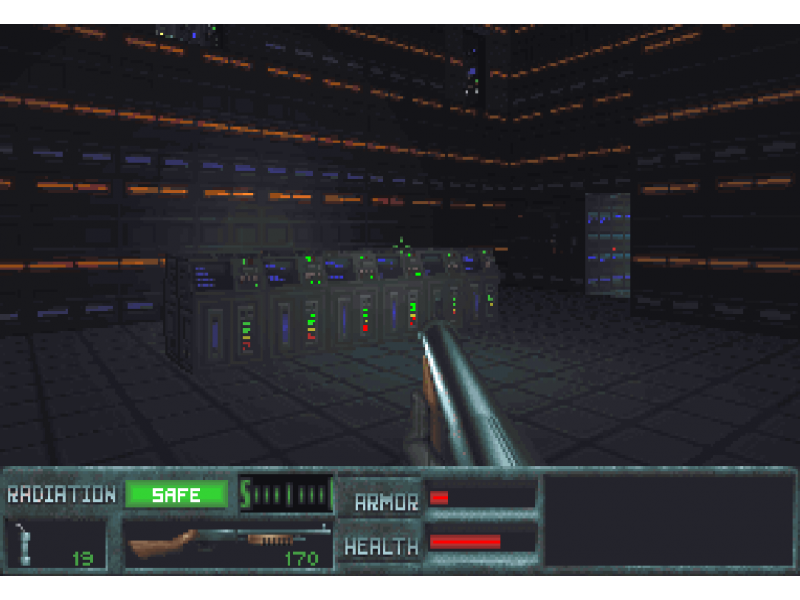Select the pipe grenade item slot
800x600 pixels.
point(56,543)
